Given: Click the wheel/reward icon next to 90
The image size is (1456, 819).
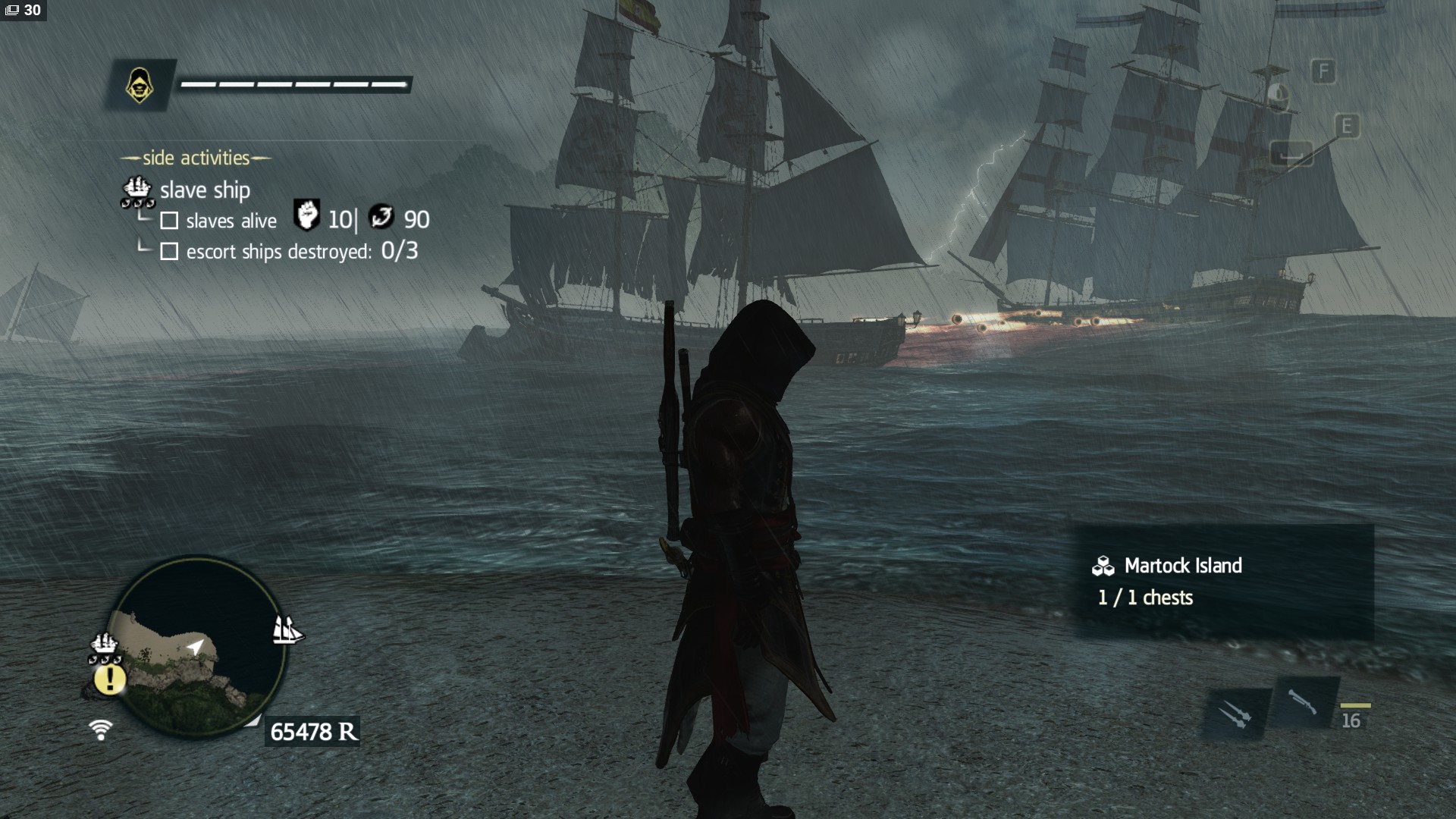Looking at the screenshot, I should [381, 219].
